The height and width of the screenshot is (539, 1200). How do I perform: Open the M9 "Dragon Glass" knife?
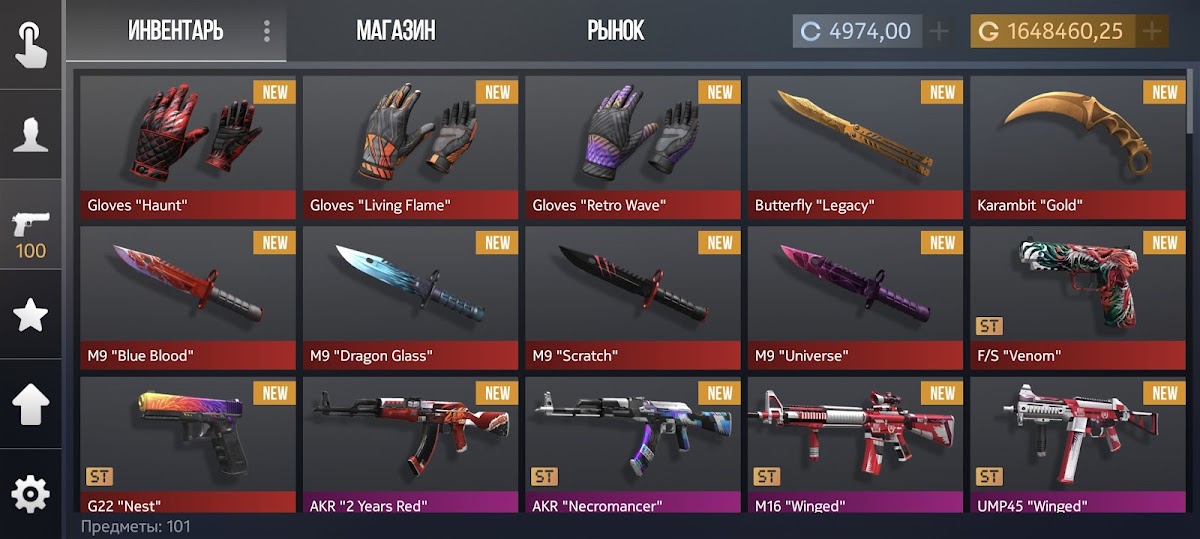point(411,297)
